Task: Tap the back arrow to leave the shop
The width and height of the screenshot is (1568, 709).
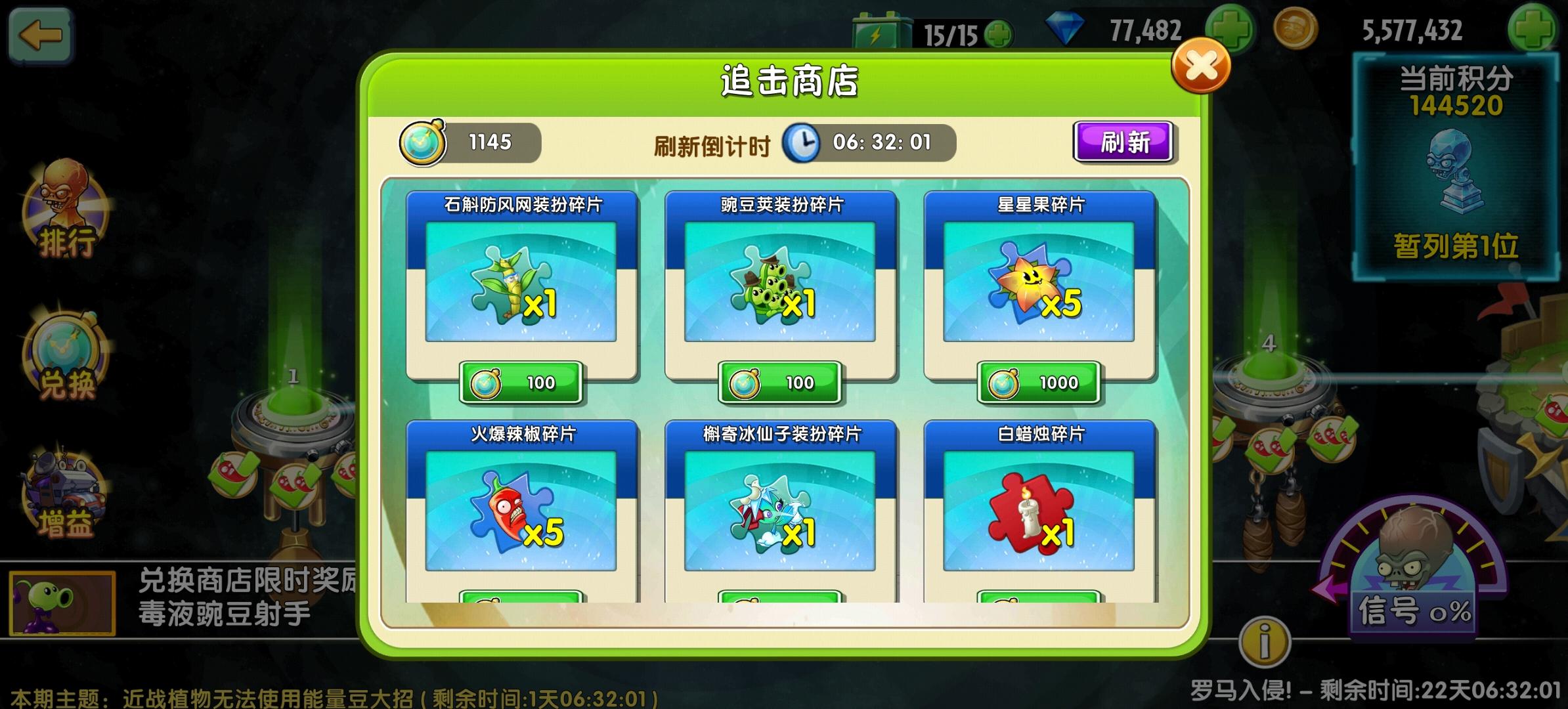Action: [41, 36]
